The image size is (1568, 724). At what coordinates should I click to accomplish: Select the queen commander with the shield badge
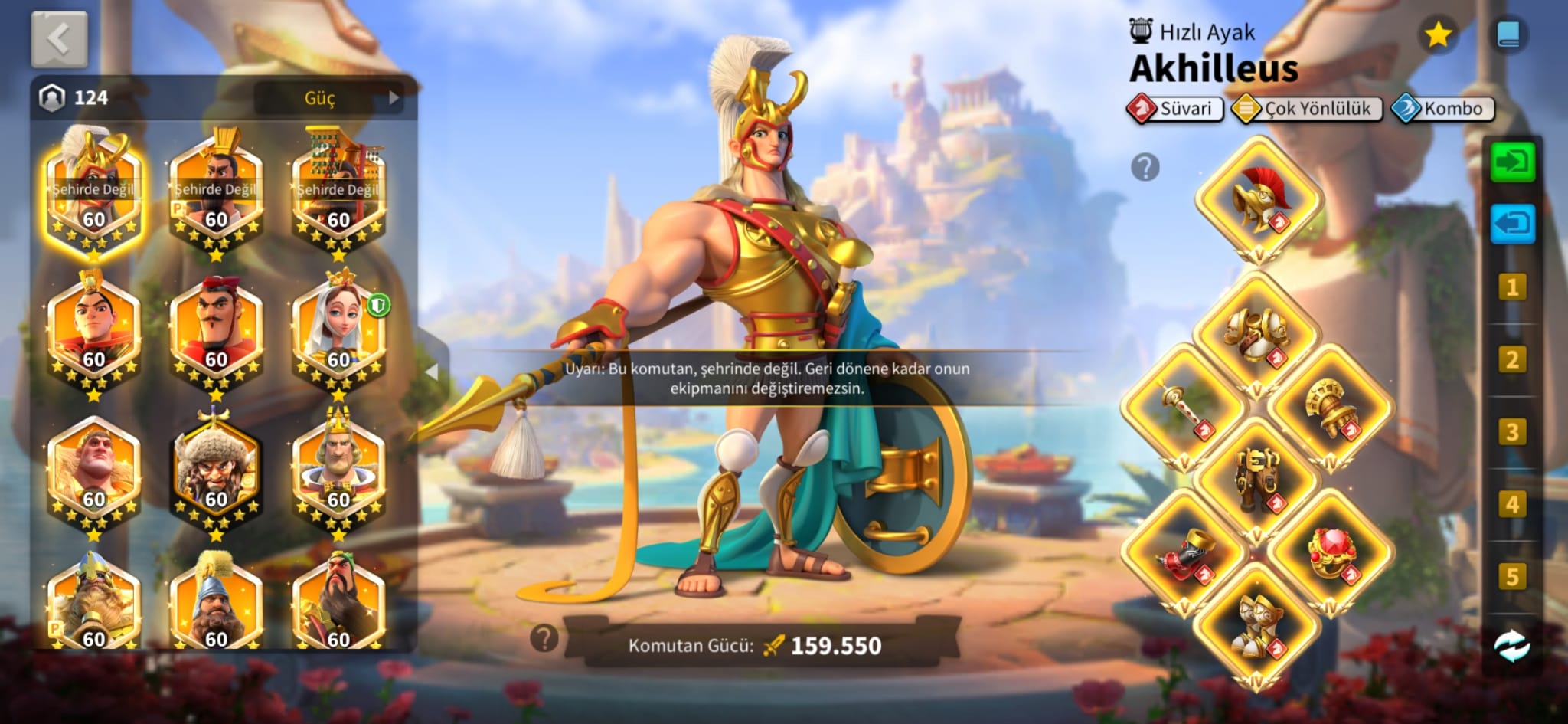338,332
